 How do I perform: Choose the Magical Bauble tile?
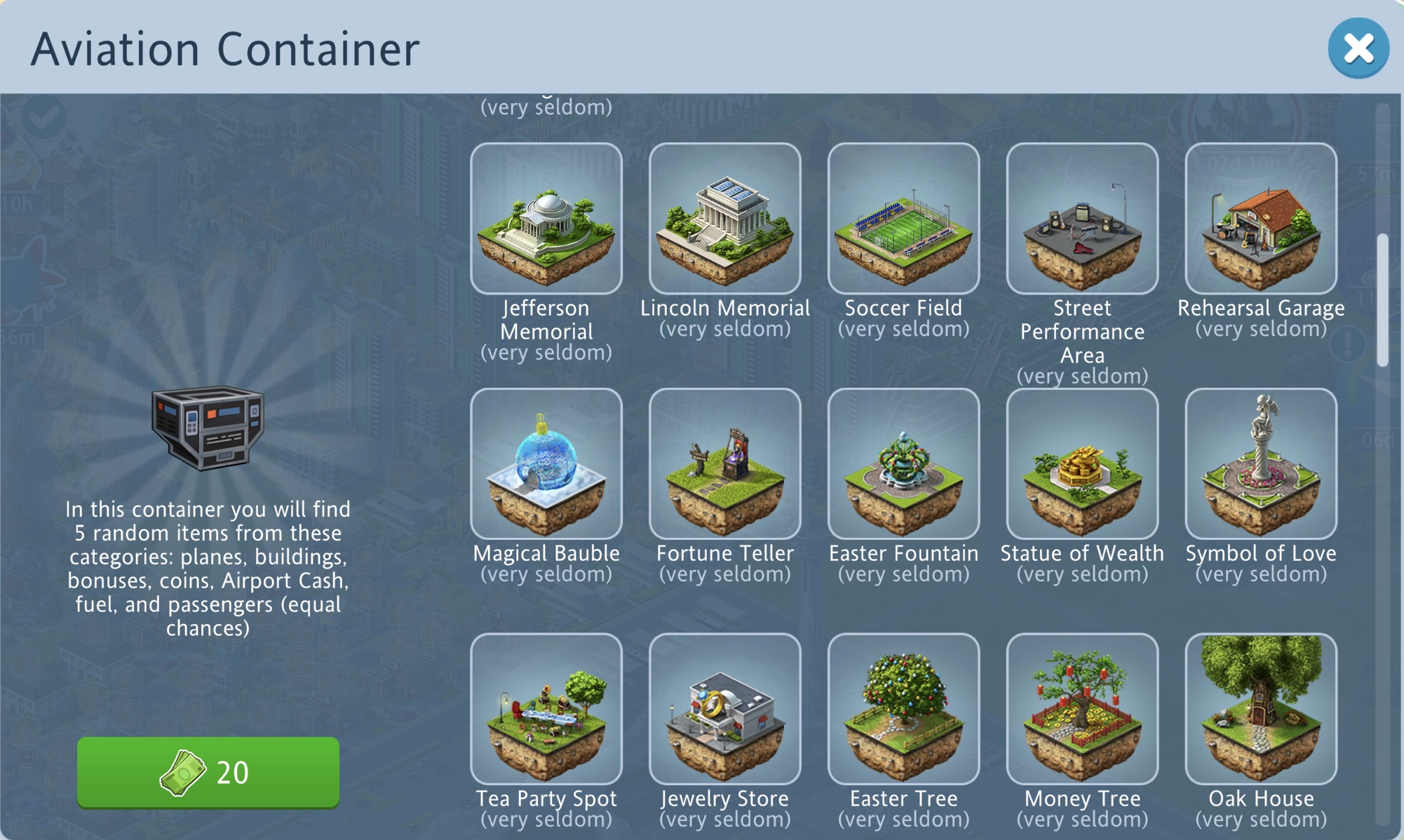point(546,463)
